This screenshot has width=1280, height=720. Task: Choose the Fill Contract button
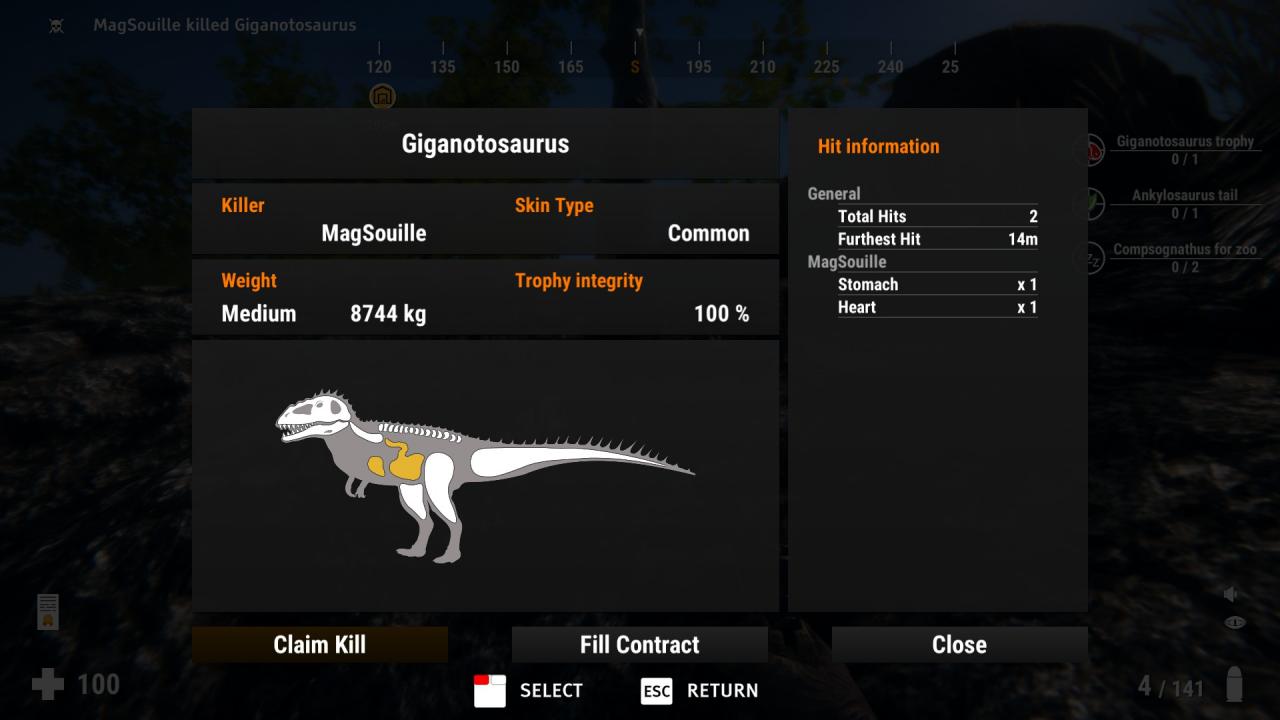coord(640,645)
